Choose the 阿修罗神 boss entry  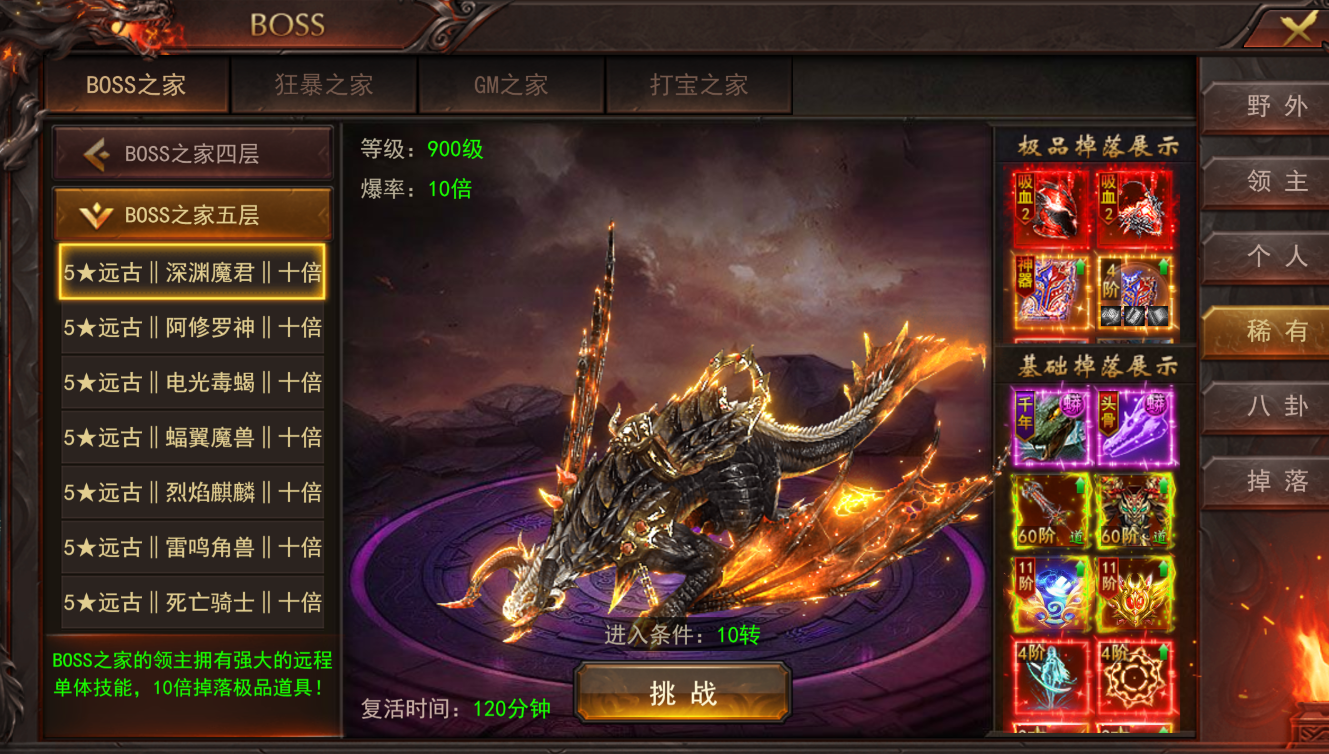point(192,327)
